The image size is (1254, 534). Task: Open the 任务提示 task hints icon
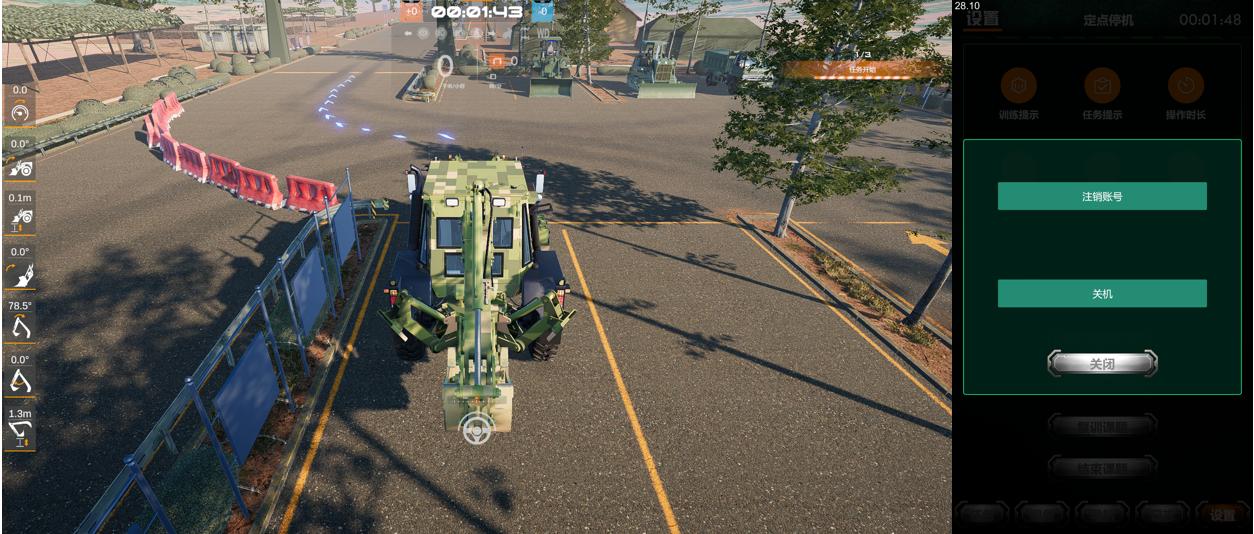[1102, 87]
